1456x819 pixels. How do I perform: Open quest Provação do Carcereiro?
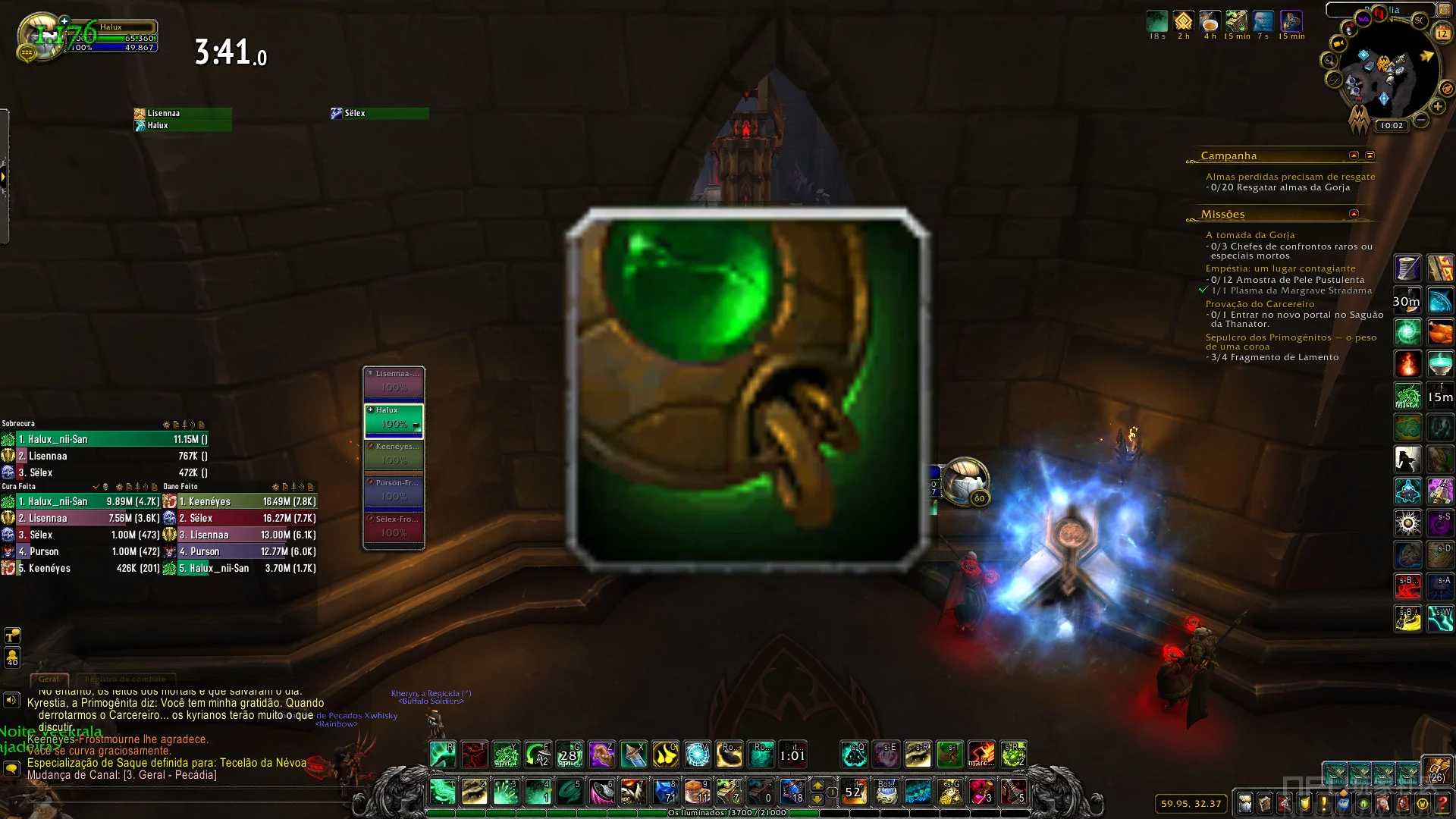tap(1260, 304)
